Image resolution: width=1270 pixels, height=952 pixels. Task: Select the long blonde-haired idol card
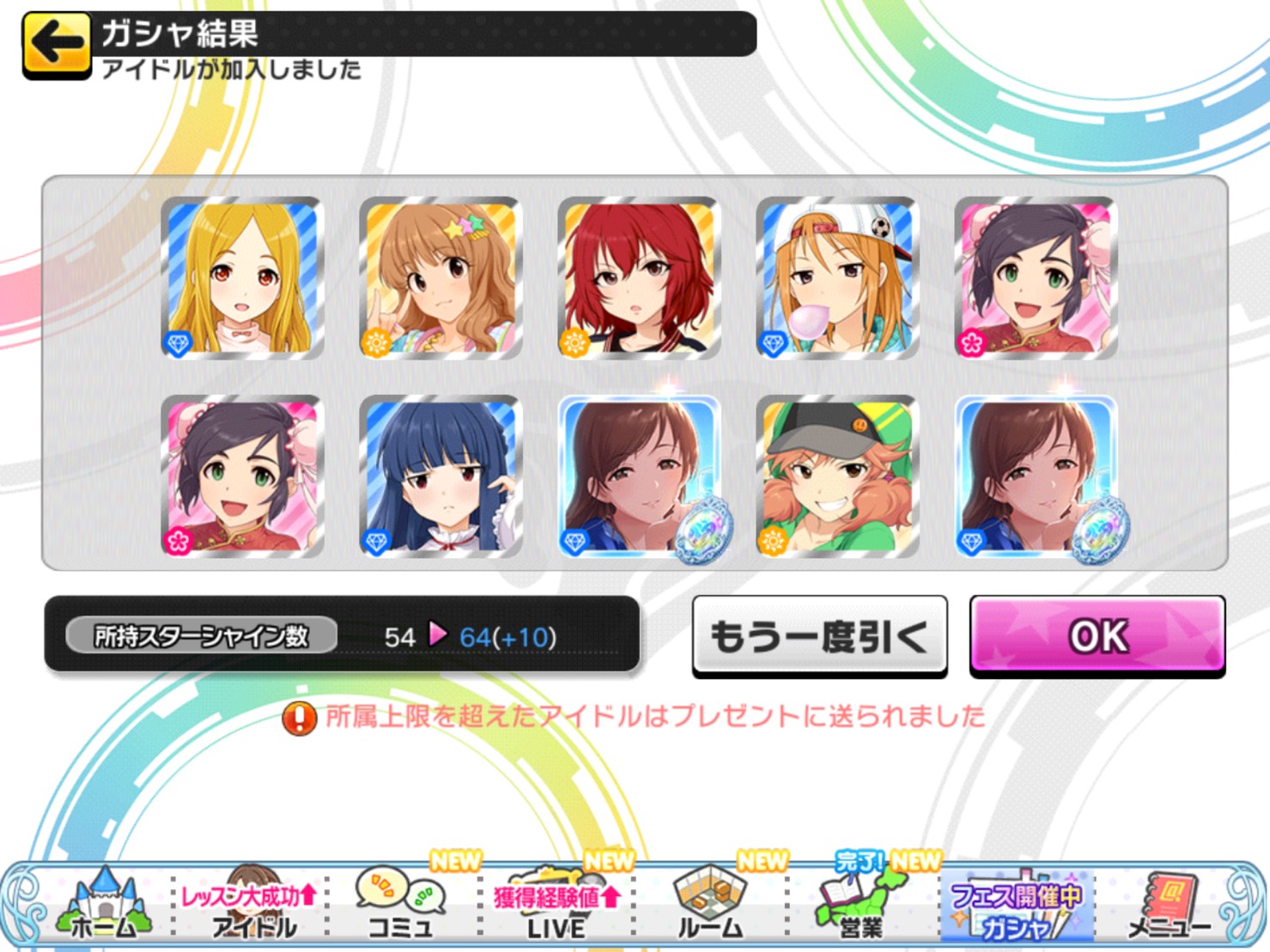tap(242, 277)
